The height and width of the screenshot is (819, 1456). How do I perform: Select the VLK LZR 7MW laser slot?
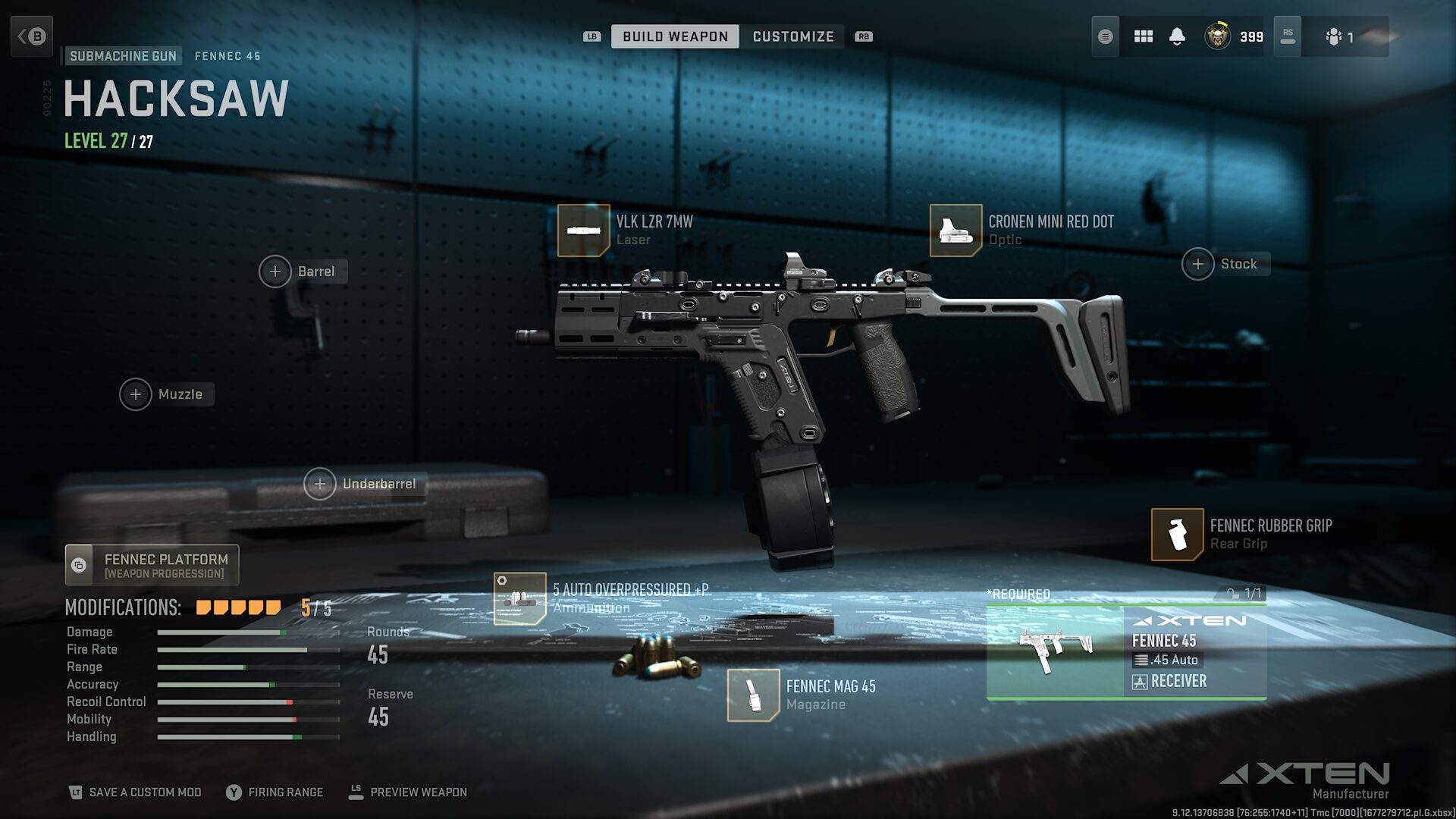pos(584,231)
